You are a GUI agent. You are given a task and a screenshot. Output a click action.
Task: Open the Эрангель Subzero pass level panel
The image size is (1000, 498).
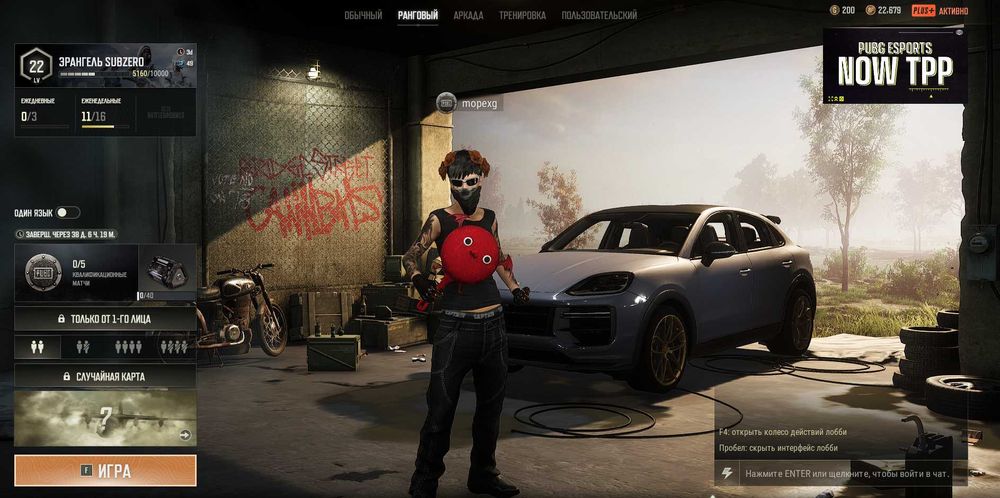pos(105,66)
